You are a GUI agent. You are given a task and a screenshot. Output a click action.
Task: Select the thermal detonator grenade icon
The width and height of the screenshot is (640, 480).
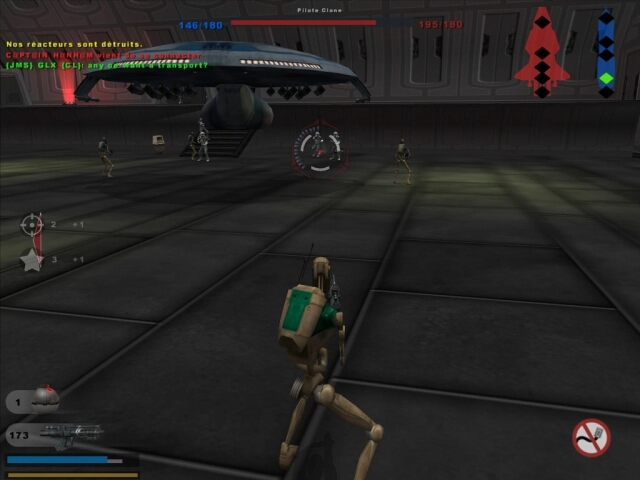click(x=44, y=399)
